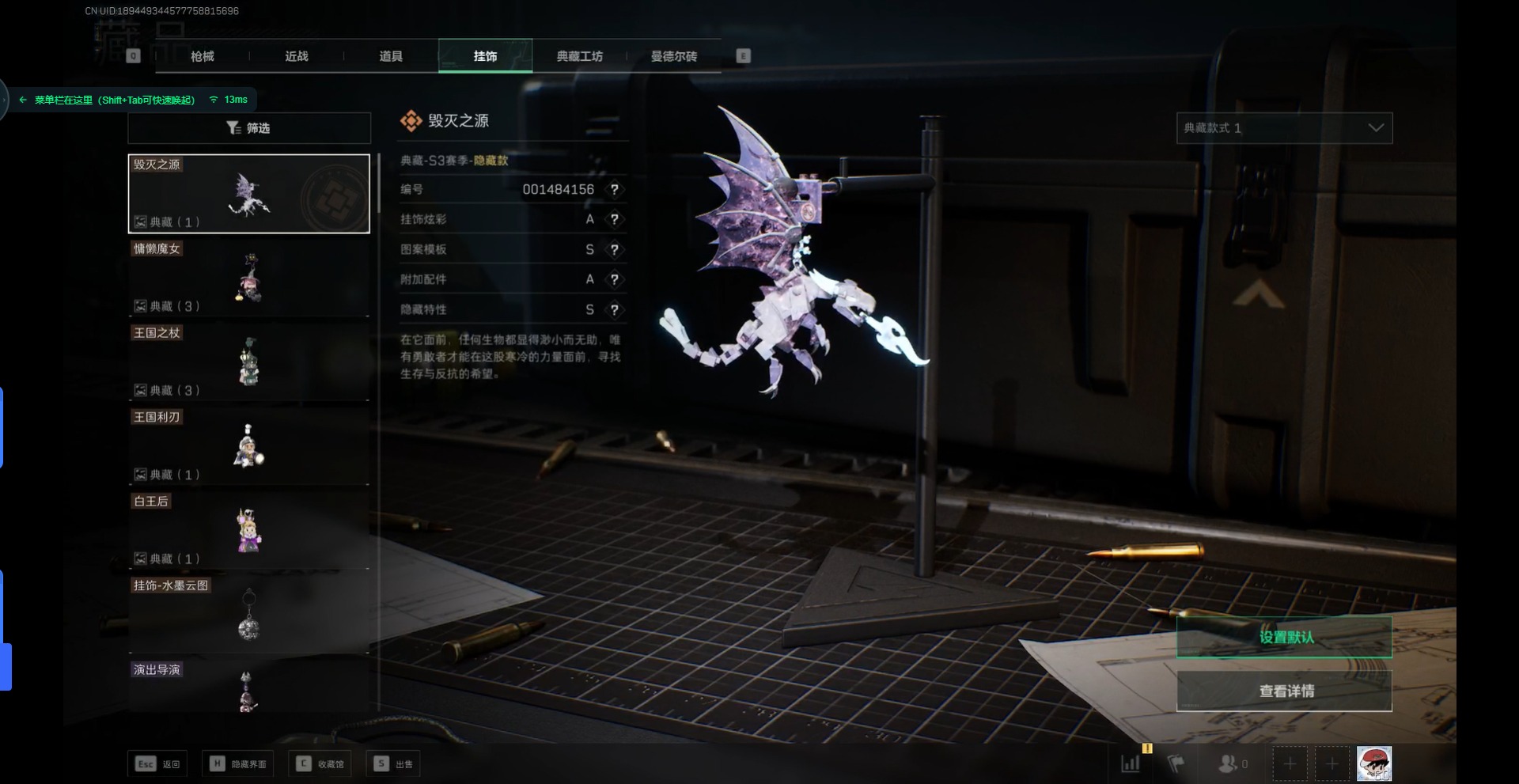The image size is (1519, 784).
Task: Open the 近战 tab
Action: coord(297,56)
